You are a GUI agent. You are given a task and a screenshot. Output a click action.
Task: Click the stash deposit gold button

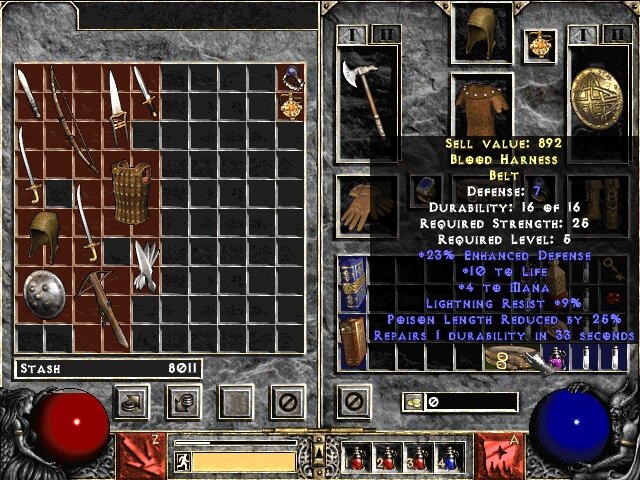[x=184, y=402]
